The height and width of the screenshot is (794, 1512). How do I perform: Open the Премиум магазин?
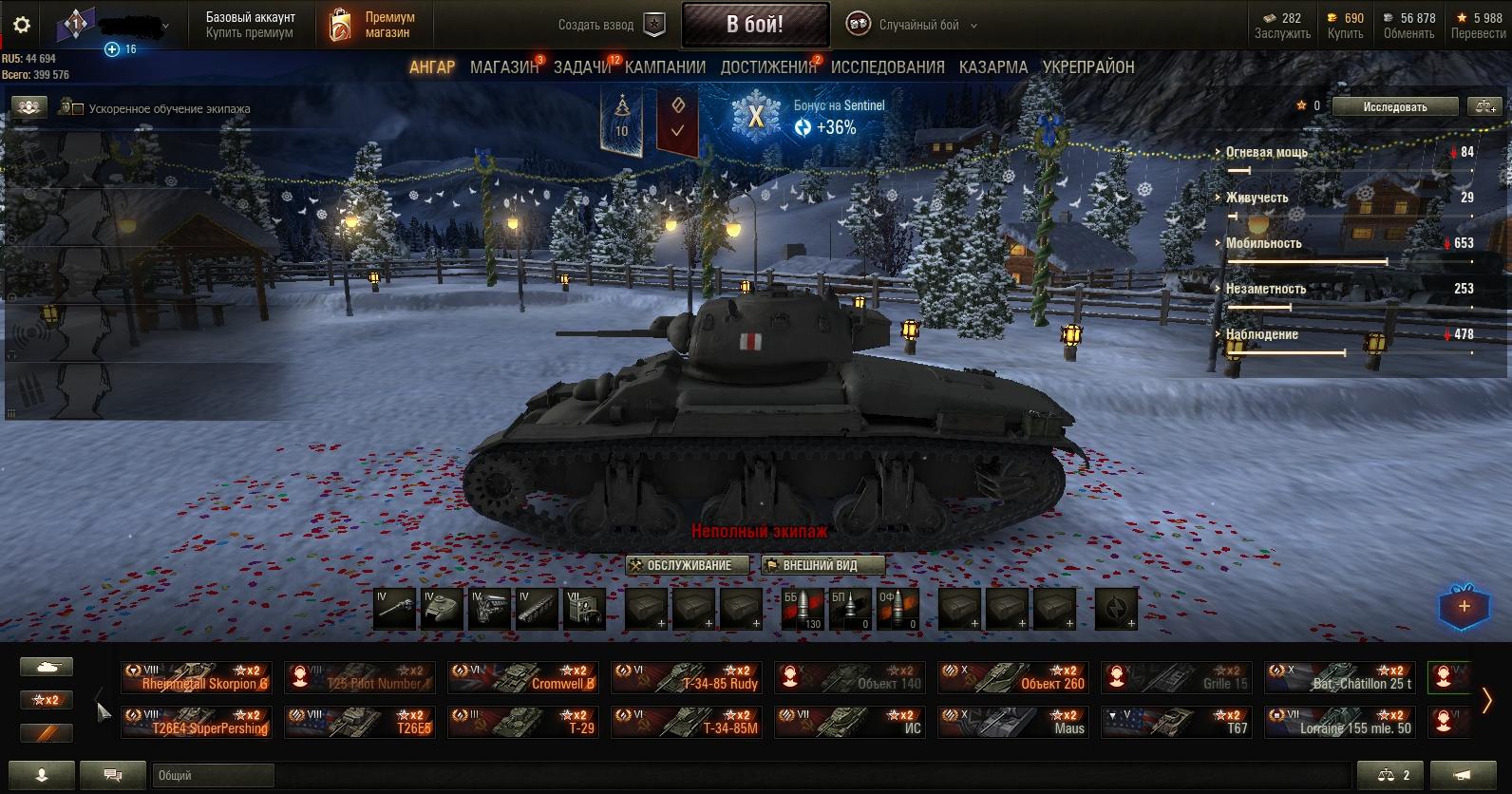[373, 26]
